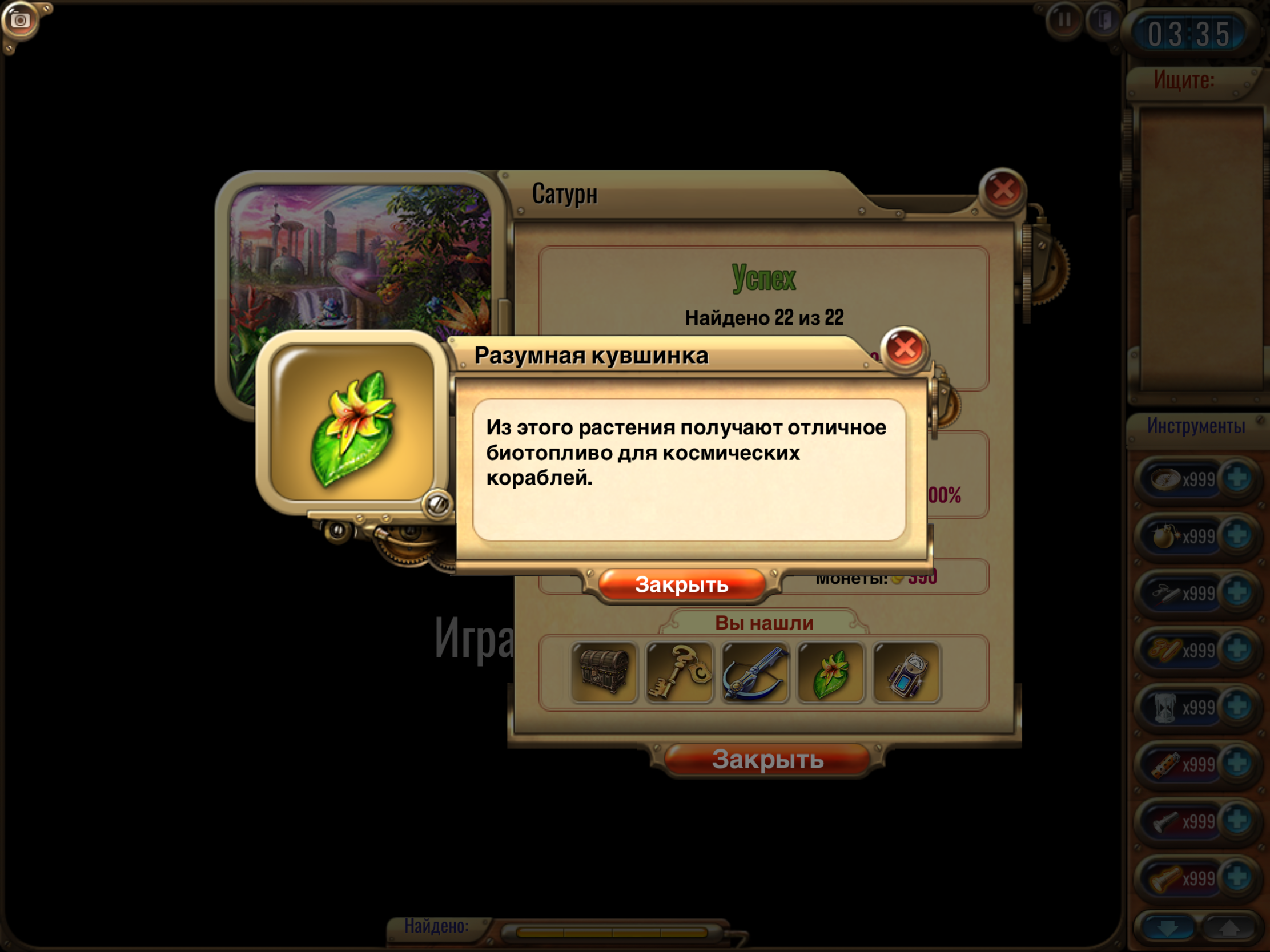1270x952 pixels.
Task: Click the bright Закрыть button under the item description
Action: click(x=681, y=585)
